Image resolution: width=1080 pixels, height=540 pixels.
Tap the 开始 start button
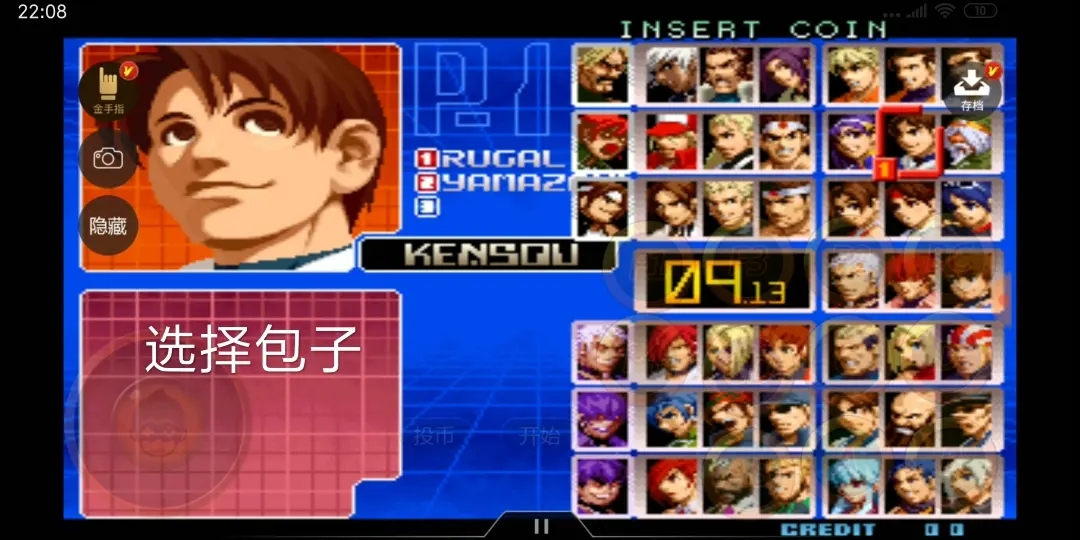coord(538,436)
